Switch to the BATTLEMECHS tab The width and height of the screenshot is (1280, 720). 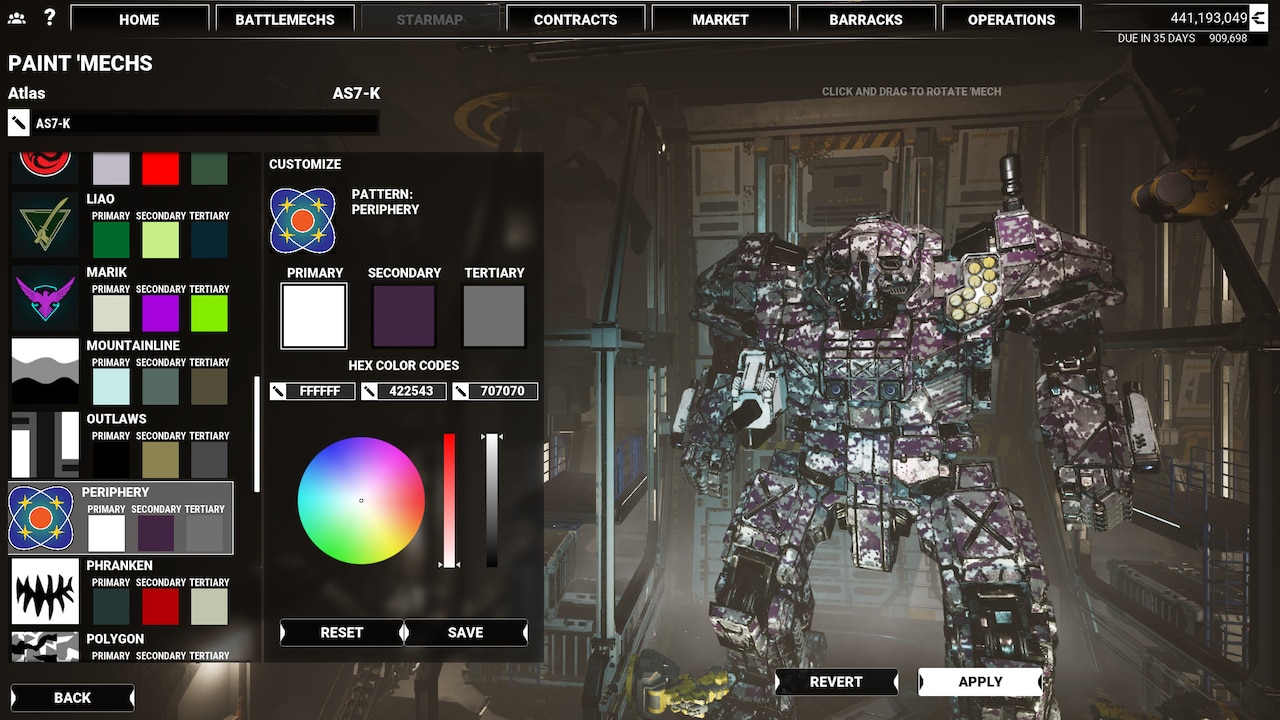point(285,19)
